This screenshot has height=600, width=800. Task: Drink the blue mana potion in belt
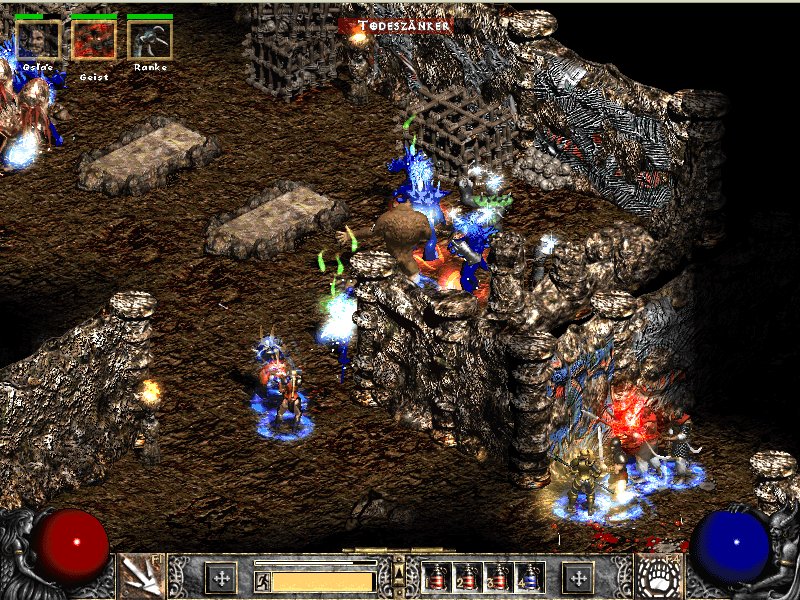click(x=529, y=577)
